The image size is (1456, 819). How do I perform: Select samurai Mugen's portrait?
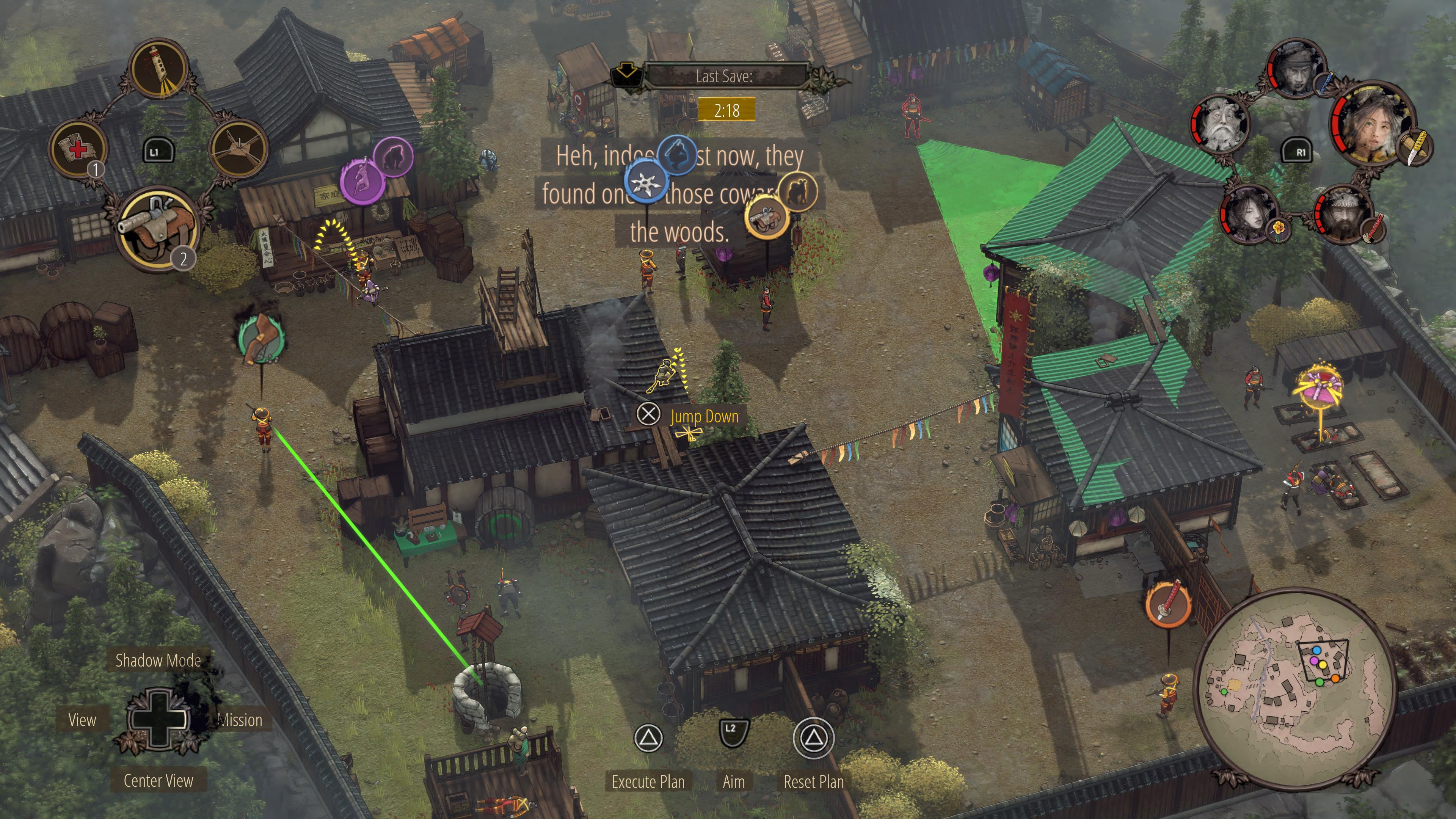[1344, 213]
